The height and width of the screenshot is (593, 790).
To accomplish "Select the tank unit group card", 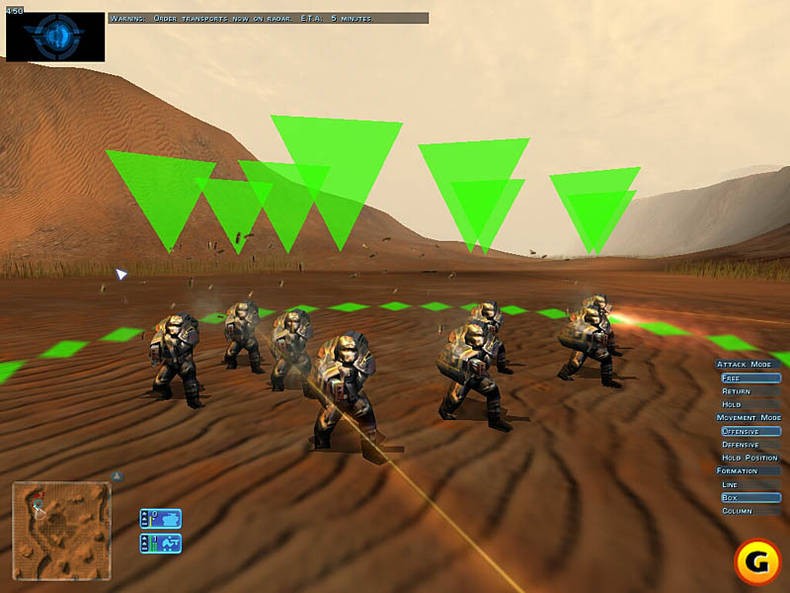I will click(x=161, y=518).
